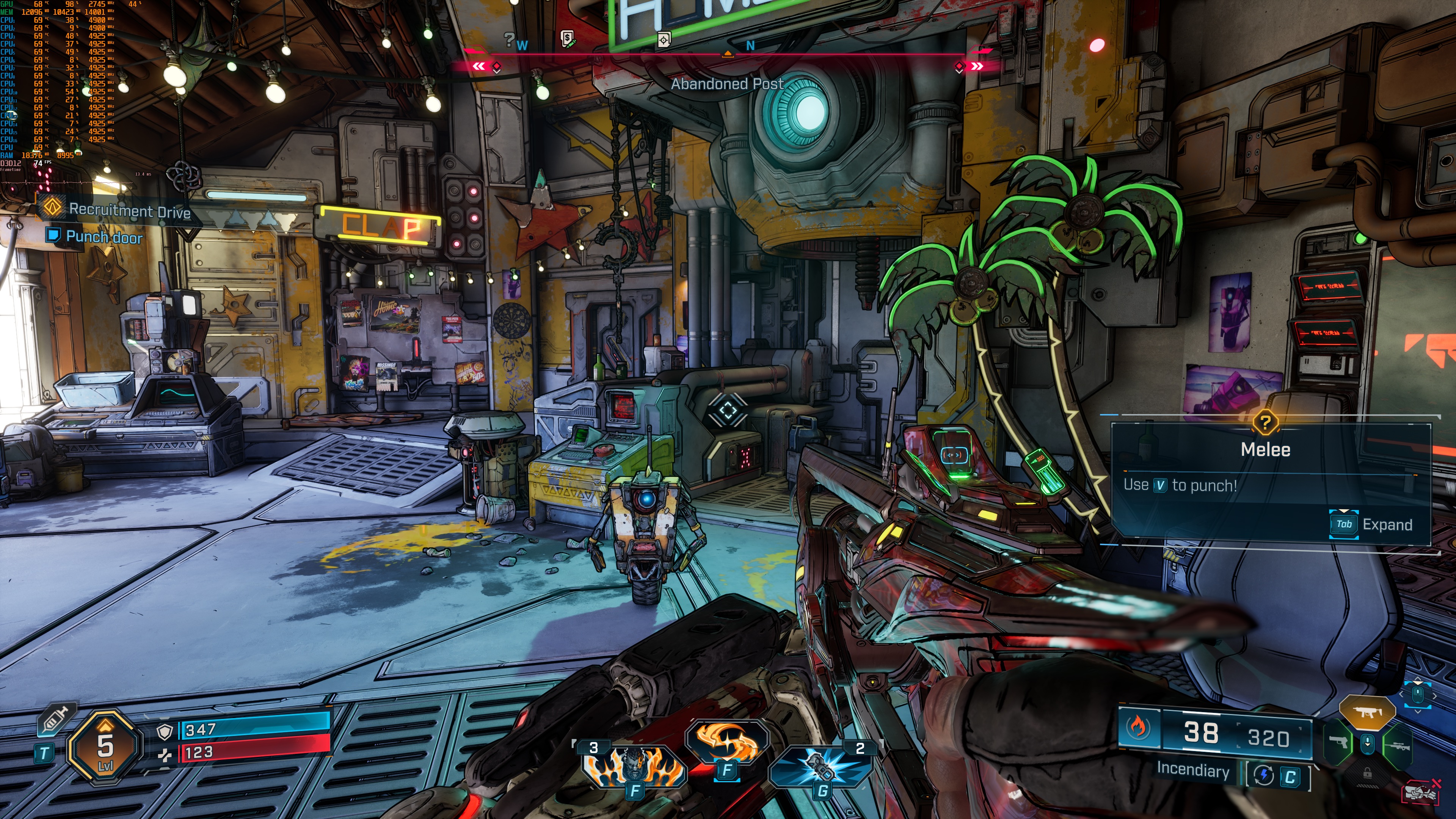Click the red mech icon in corner

pos(1420,793)
